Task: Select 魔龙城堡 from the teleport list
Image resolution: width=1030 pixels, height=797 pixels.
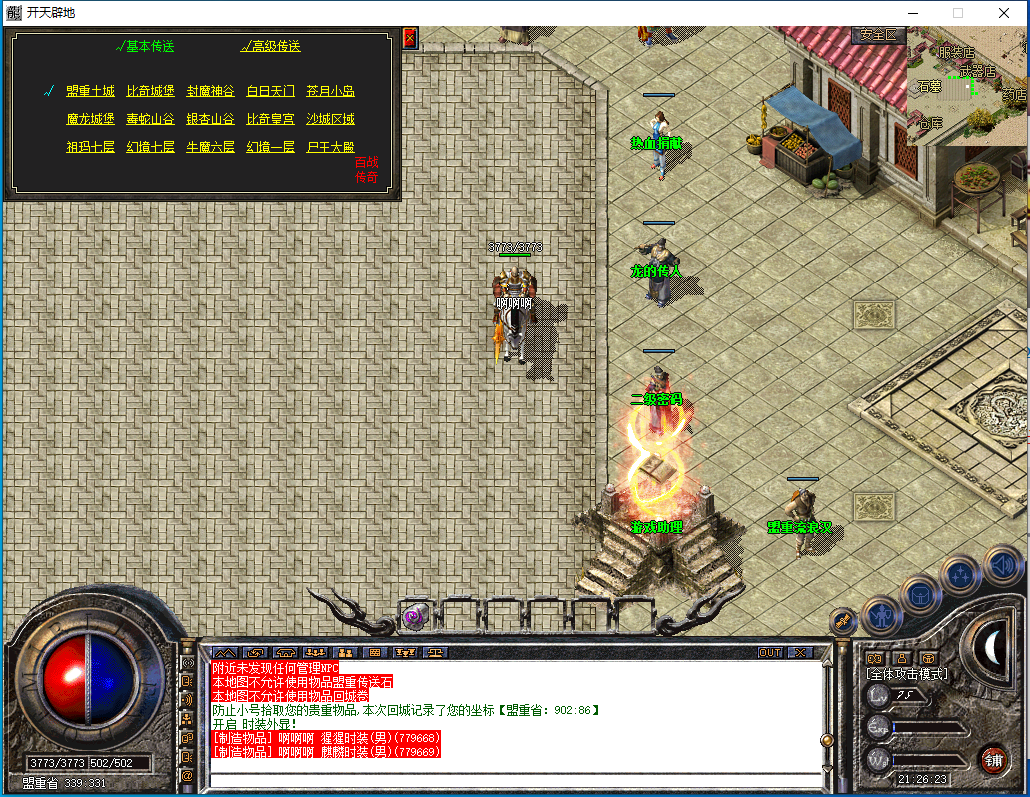Action: (90, 119)
